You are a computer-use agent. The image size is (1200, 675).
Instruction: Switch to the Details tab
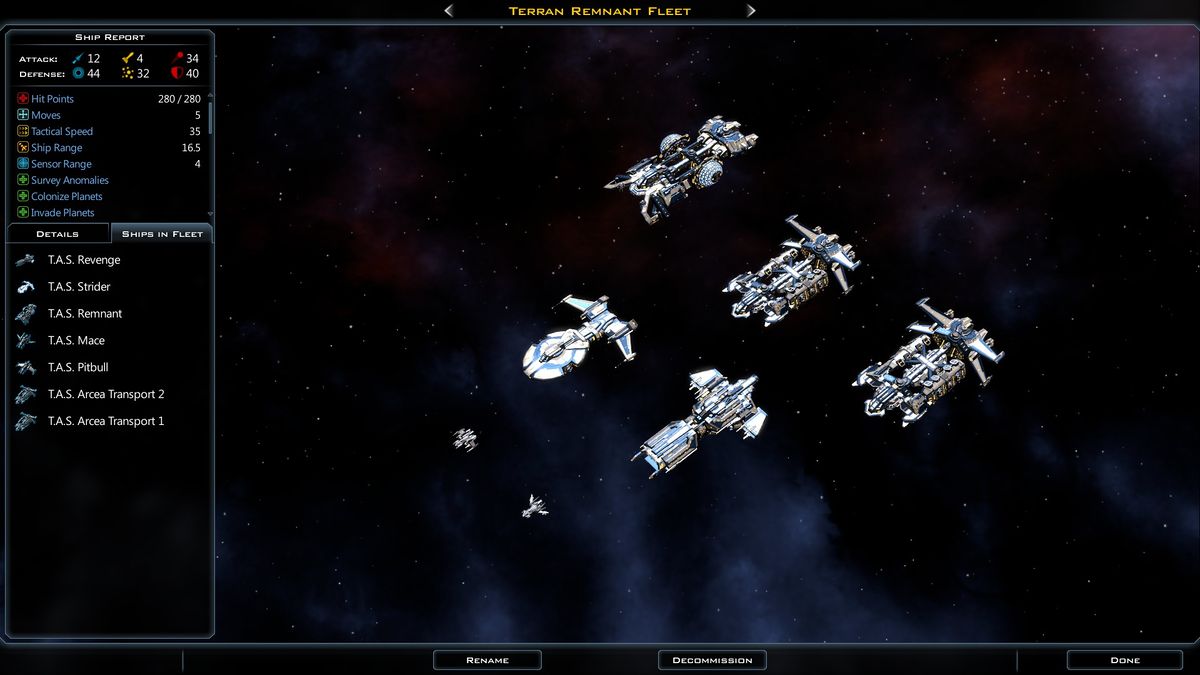coord(58,234)
